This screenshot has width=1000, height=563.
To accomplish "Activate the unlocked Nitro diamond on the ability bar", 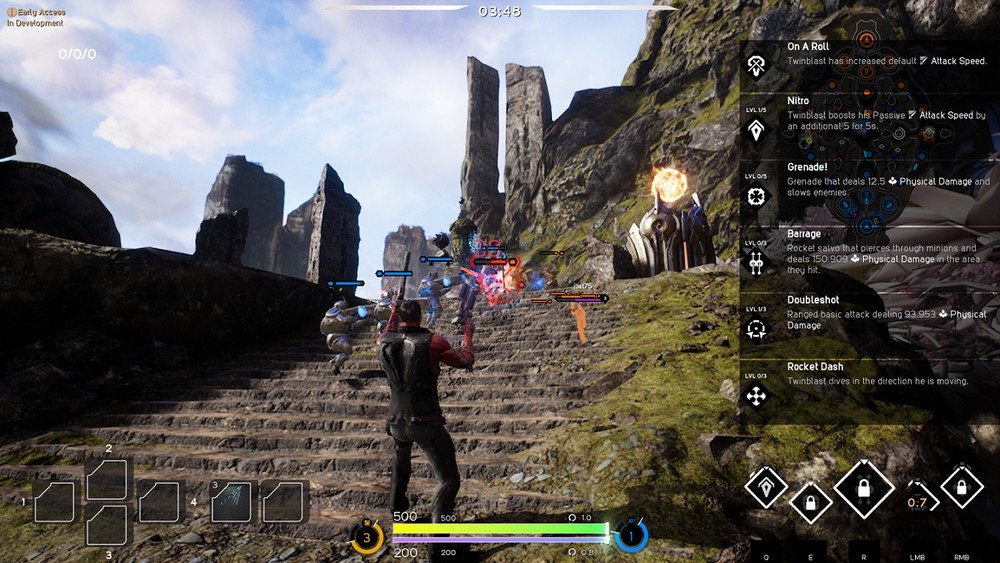I will tap(766, 486).
